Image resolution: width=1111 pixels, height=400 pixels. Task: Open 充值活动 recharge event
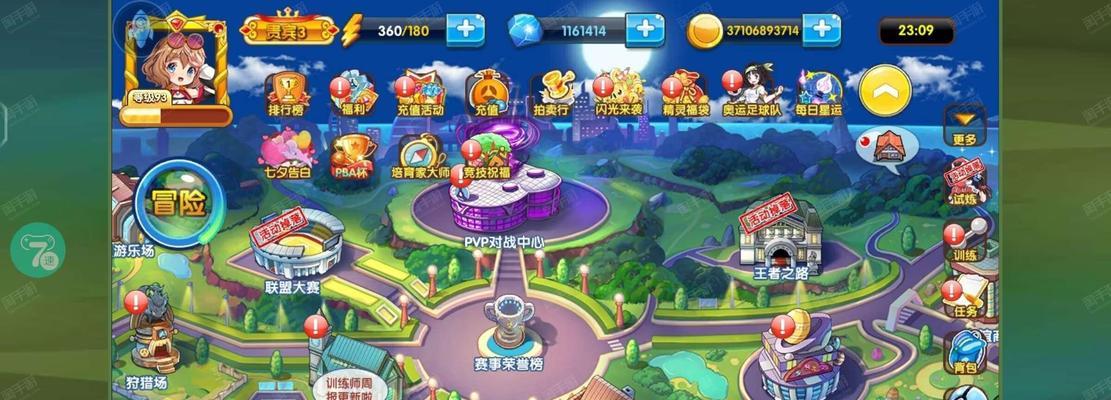[x=419, y=90]
